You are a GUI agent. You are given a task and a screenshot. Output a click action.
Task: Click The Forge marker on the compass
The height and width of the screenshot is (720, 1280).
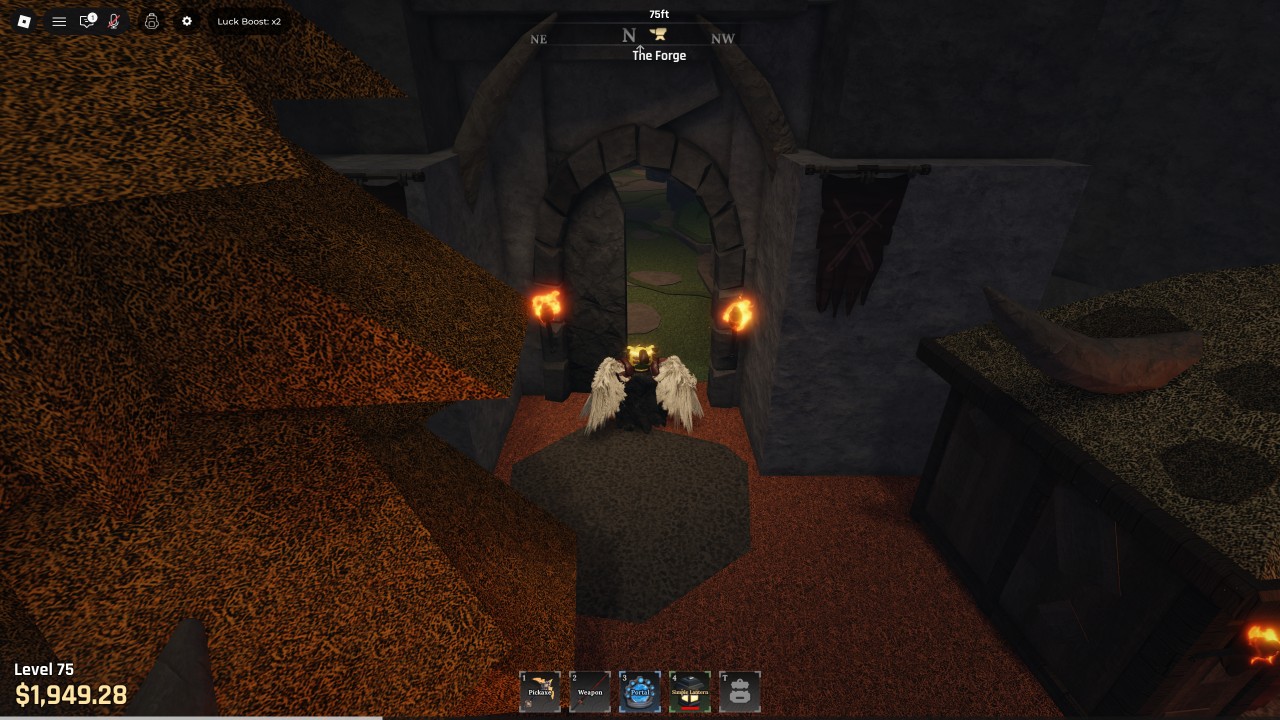tap(658, 36)
